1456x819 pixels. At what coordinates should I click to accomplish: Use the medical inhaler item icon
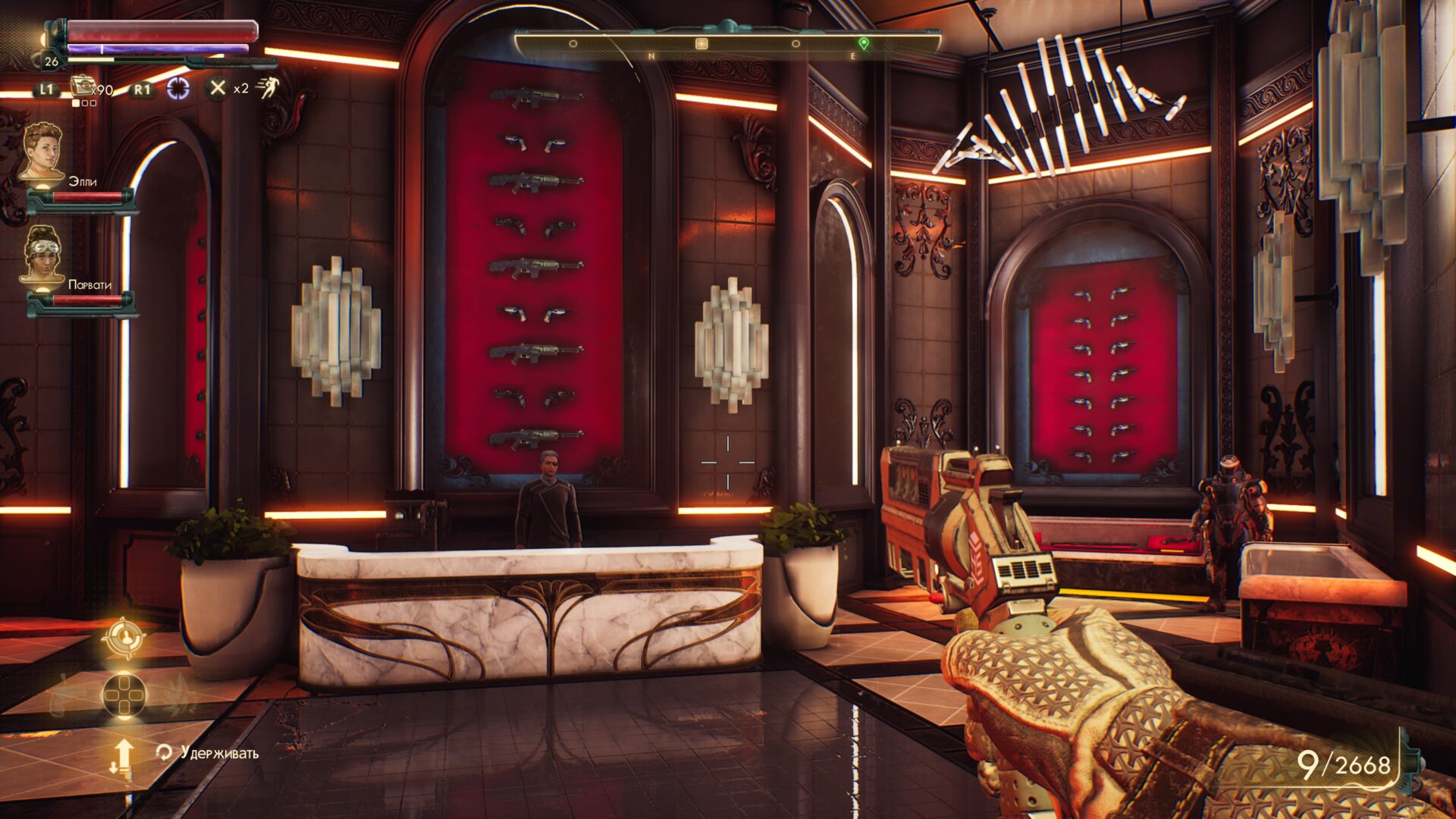82,86
